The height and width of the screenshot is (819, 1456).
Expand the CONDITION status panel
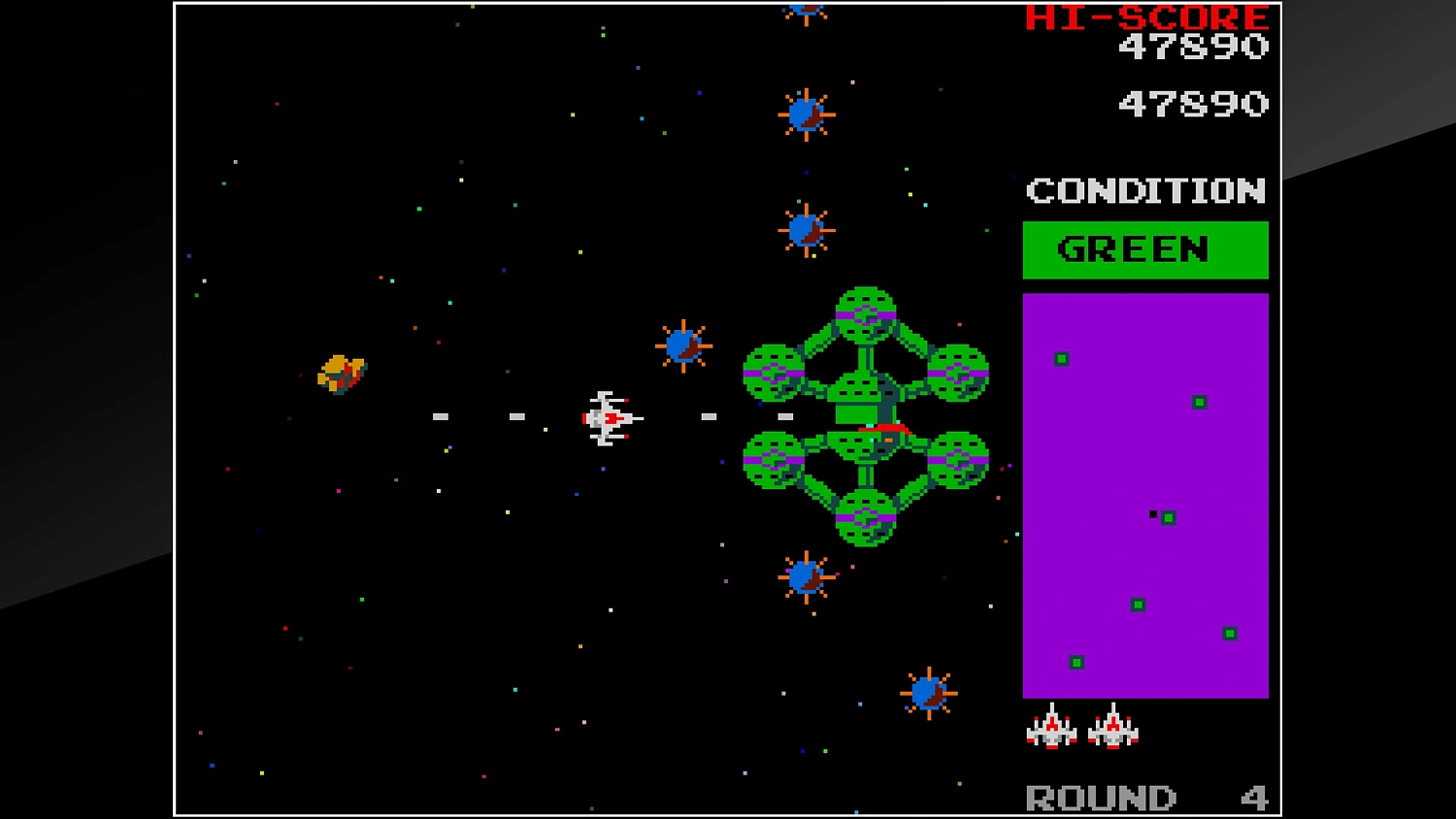click(x=1143, y=191)
